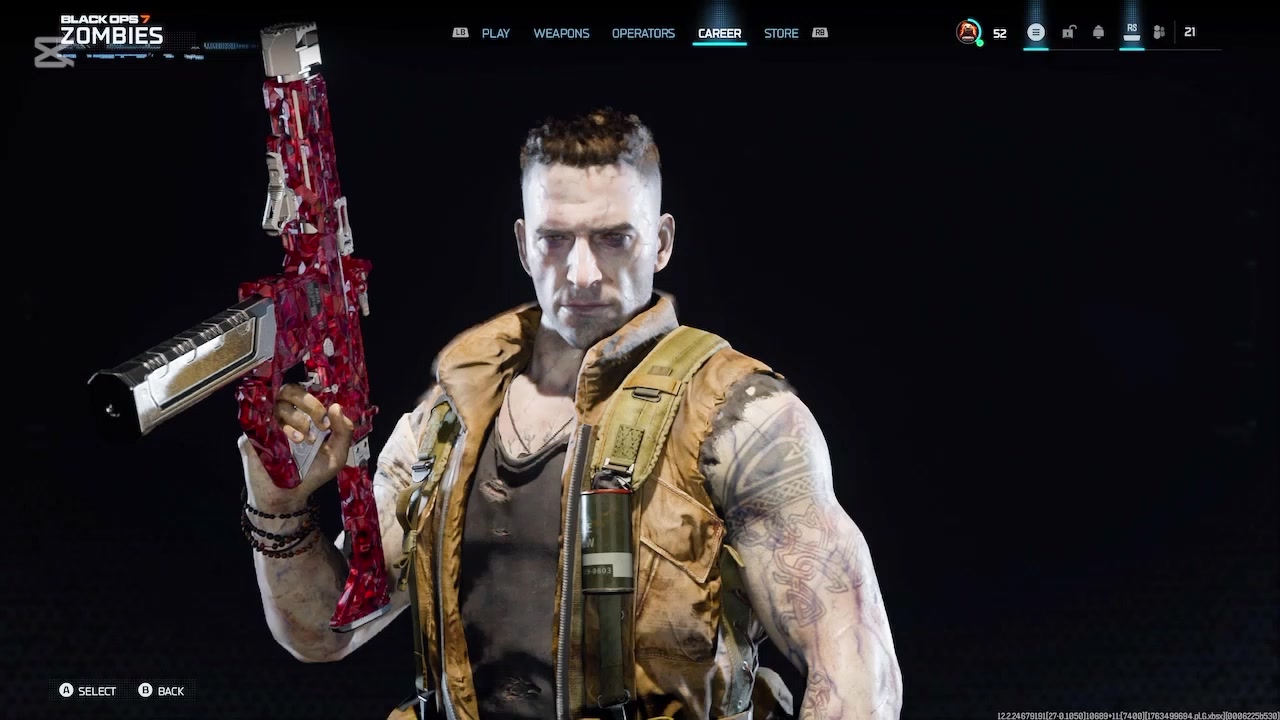Viewport: 1280px width, 720px height.
Task: Open the Store tab
Action: (x=781, y=33)
